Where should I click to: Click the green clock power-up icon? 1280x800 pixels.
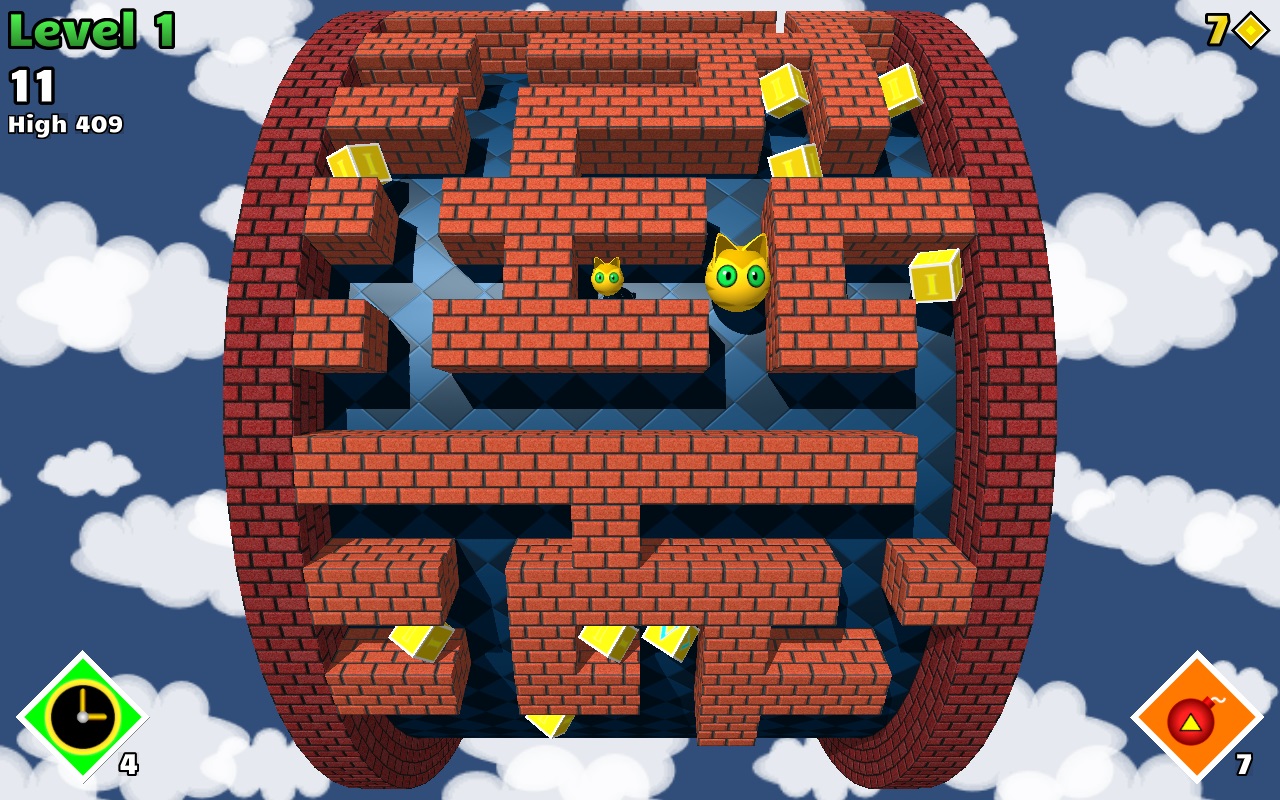(x=82, y=718)
